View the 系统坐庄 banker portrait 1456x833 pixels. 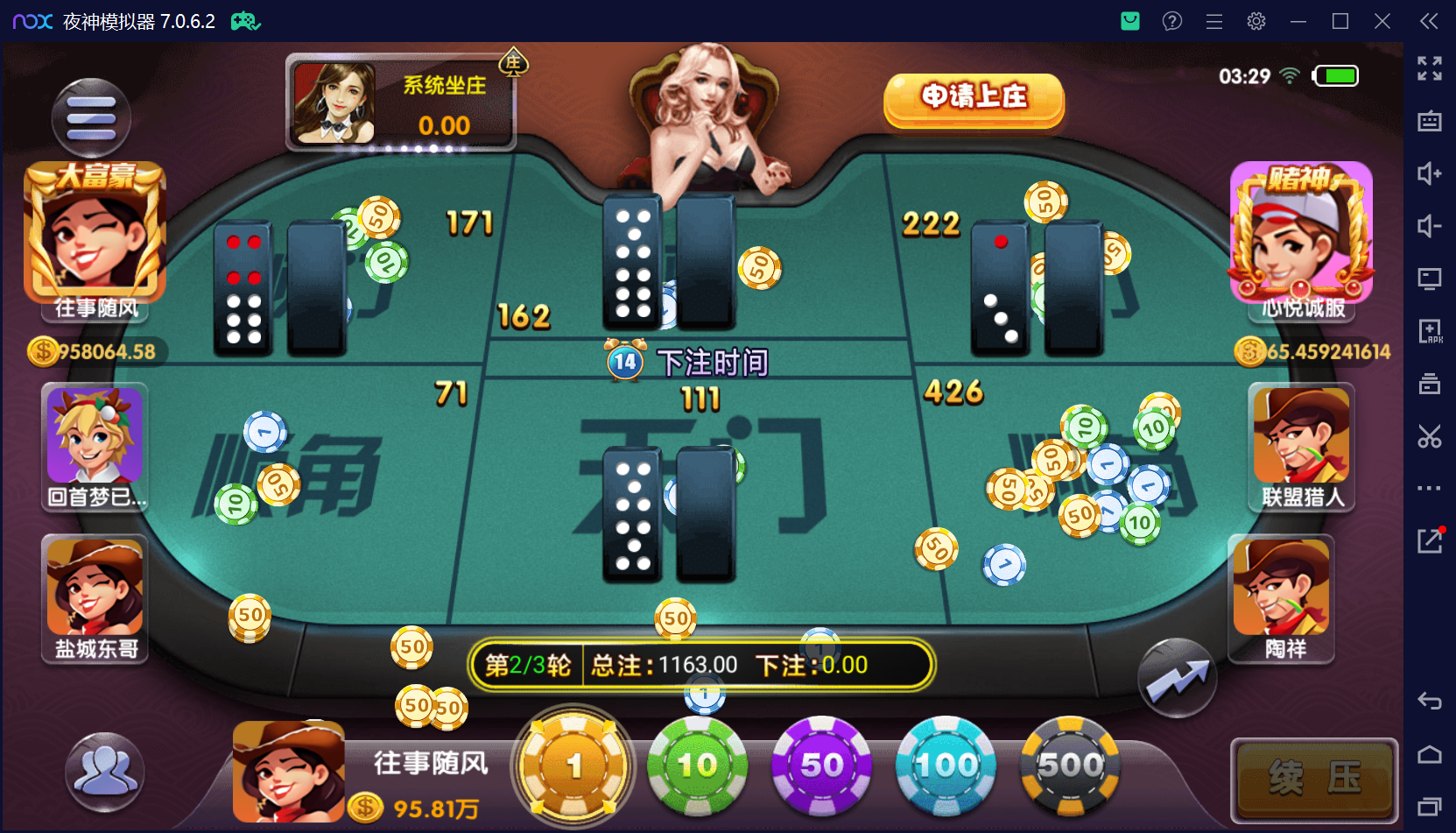pyautogui.click(x=334, y=103)
